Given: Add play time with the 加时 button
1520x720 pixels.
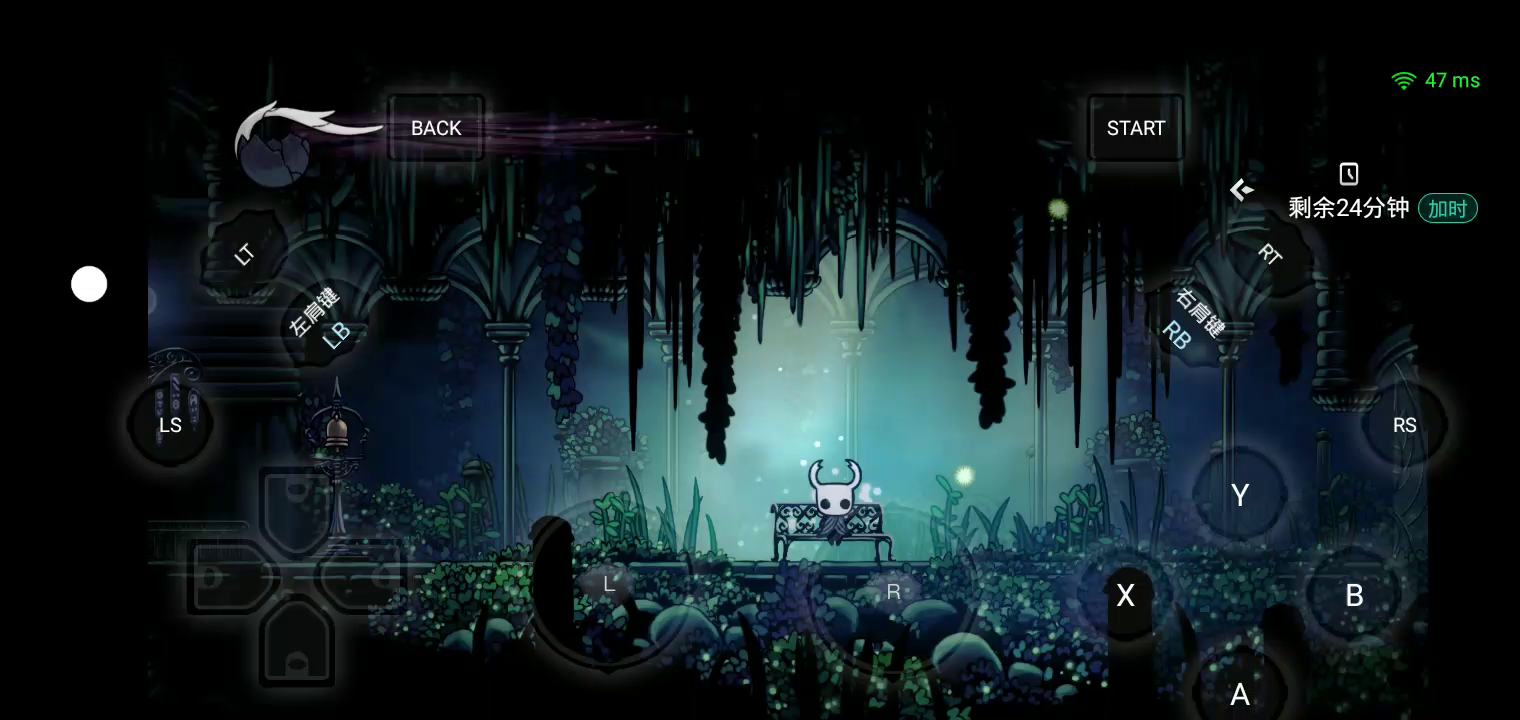Looking at the screenshot, I should pos(1447,208).
